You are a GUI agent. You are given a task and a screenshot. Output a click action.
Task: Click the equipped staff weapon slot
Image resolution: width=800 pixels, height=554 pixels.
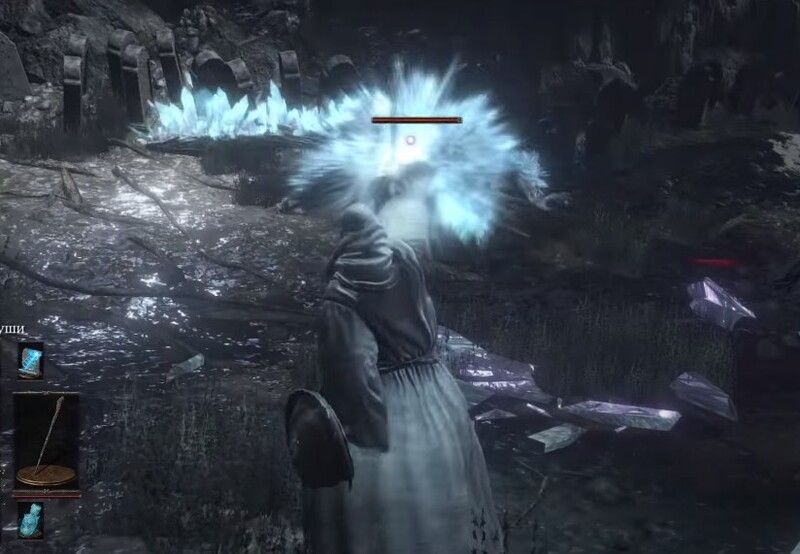[x=46, y=440]
